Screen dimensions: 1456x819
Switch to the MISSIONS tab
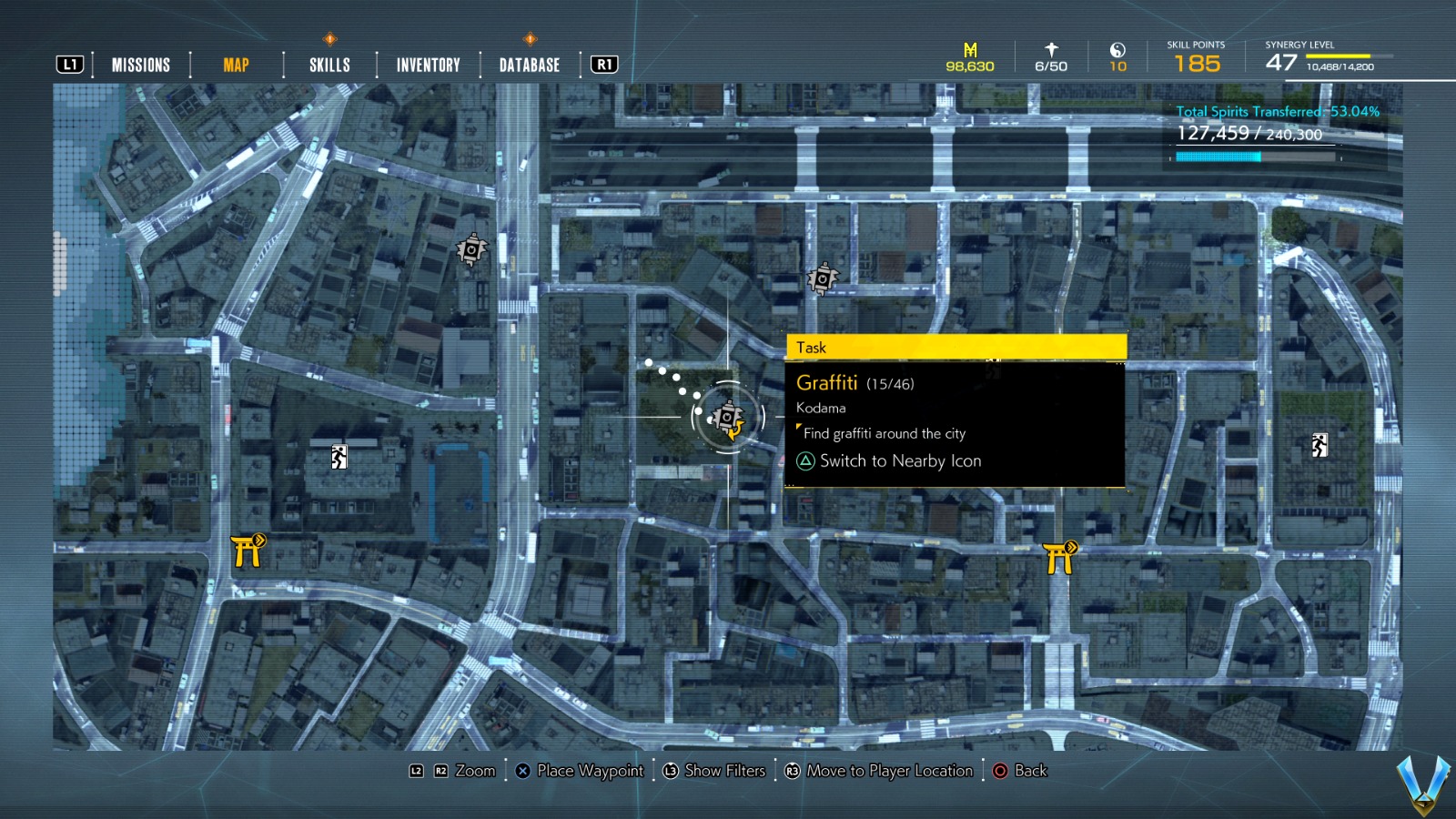[x=140, y=64]
